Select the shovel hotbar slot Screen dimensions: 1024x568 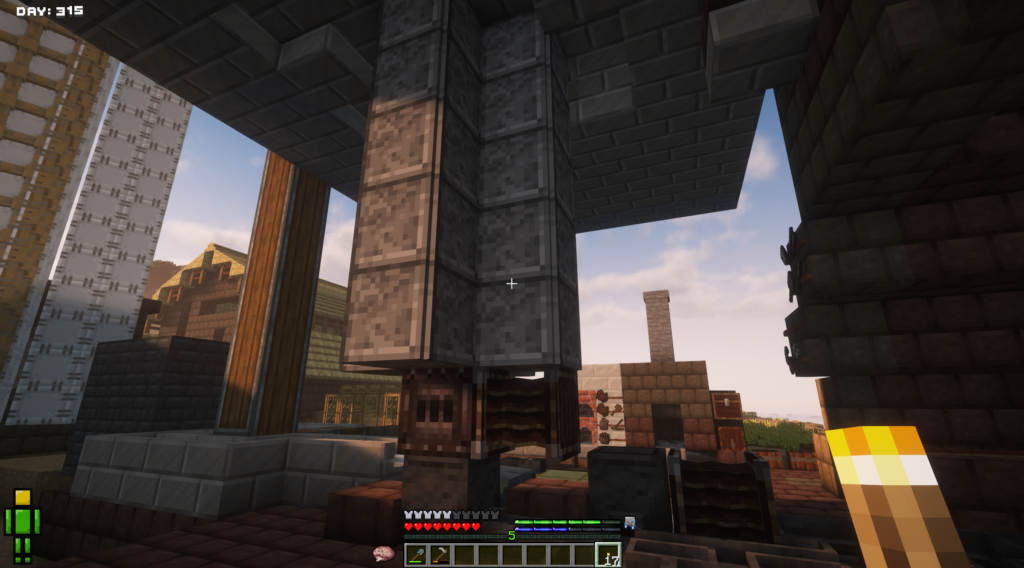pos(416,555)
